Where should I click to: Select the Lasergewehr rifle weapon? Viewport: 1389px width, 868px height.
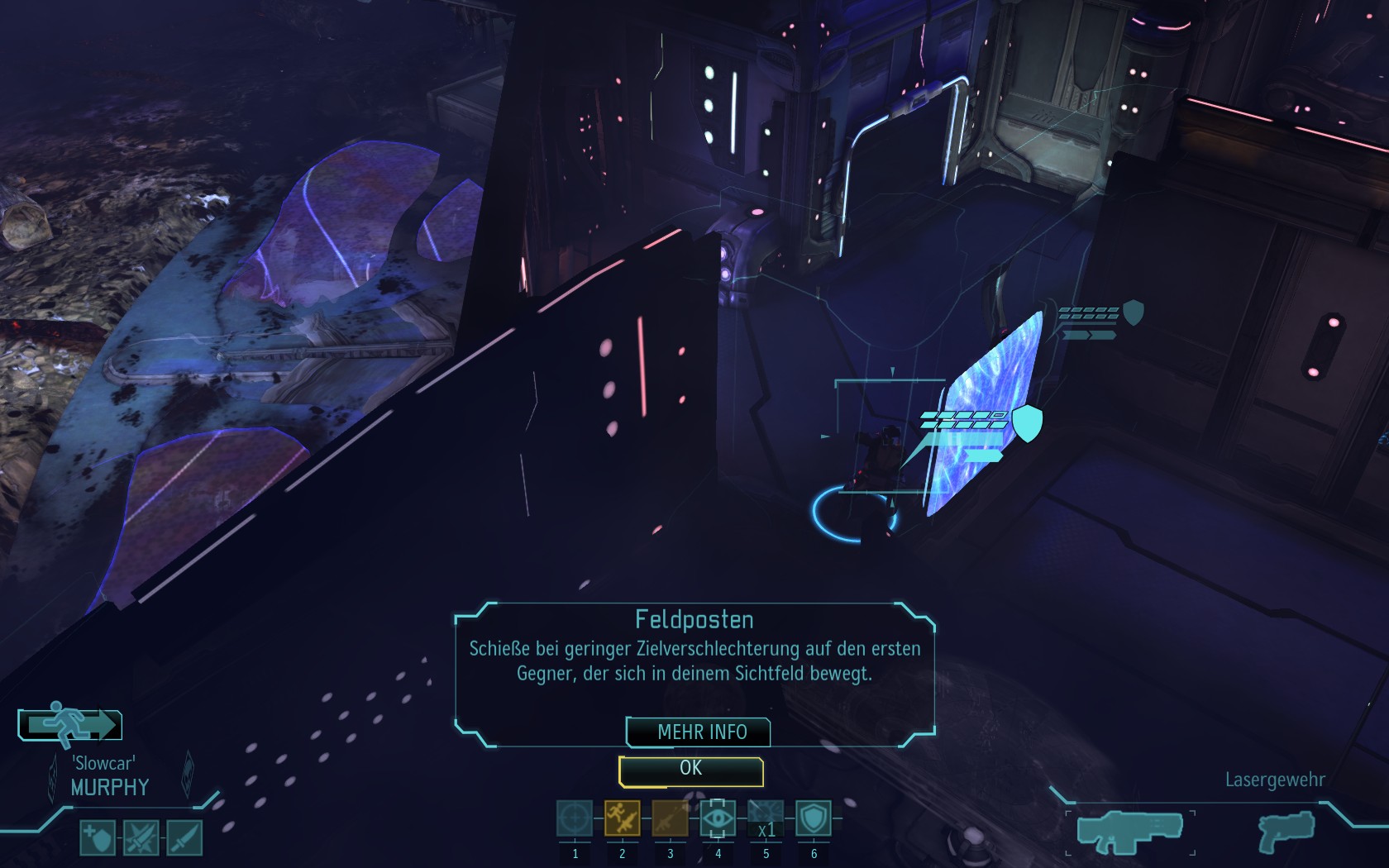click(1129, 831)
